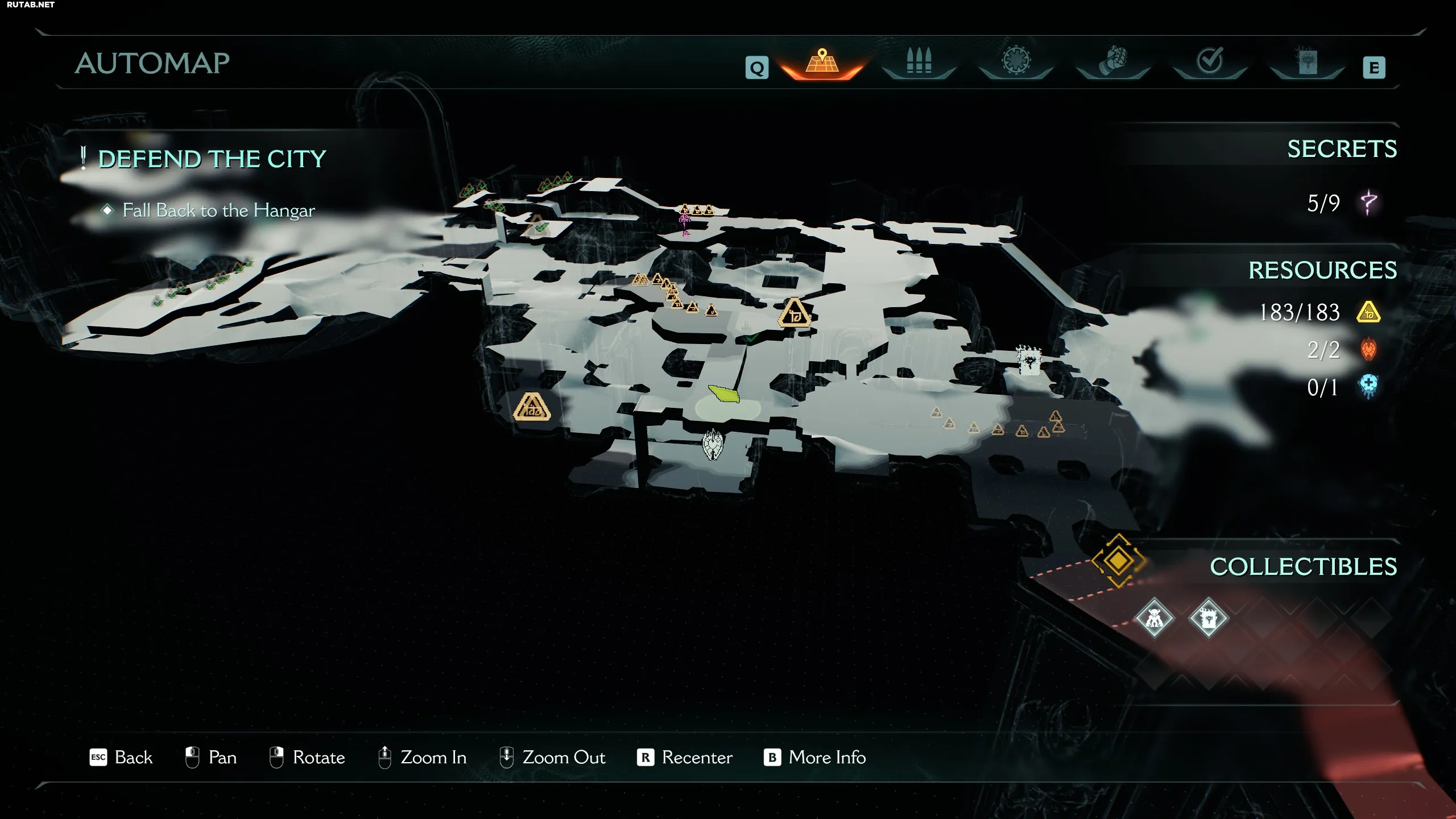The width and height of the screenshot is (1456, 819).
Task: Open More Info for the map
Action: coord(814,758)
